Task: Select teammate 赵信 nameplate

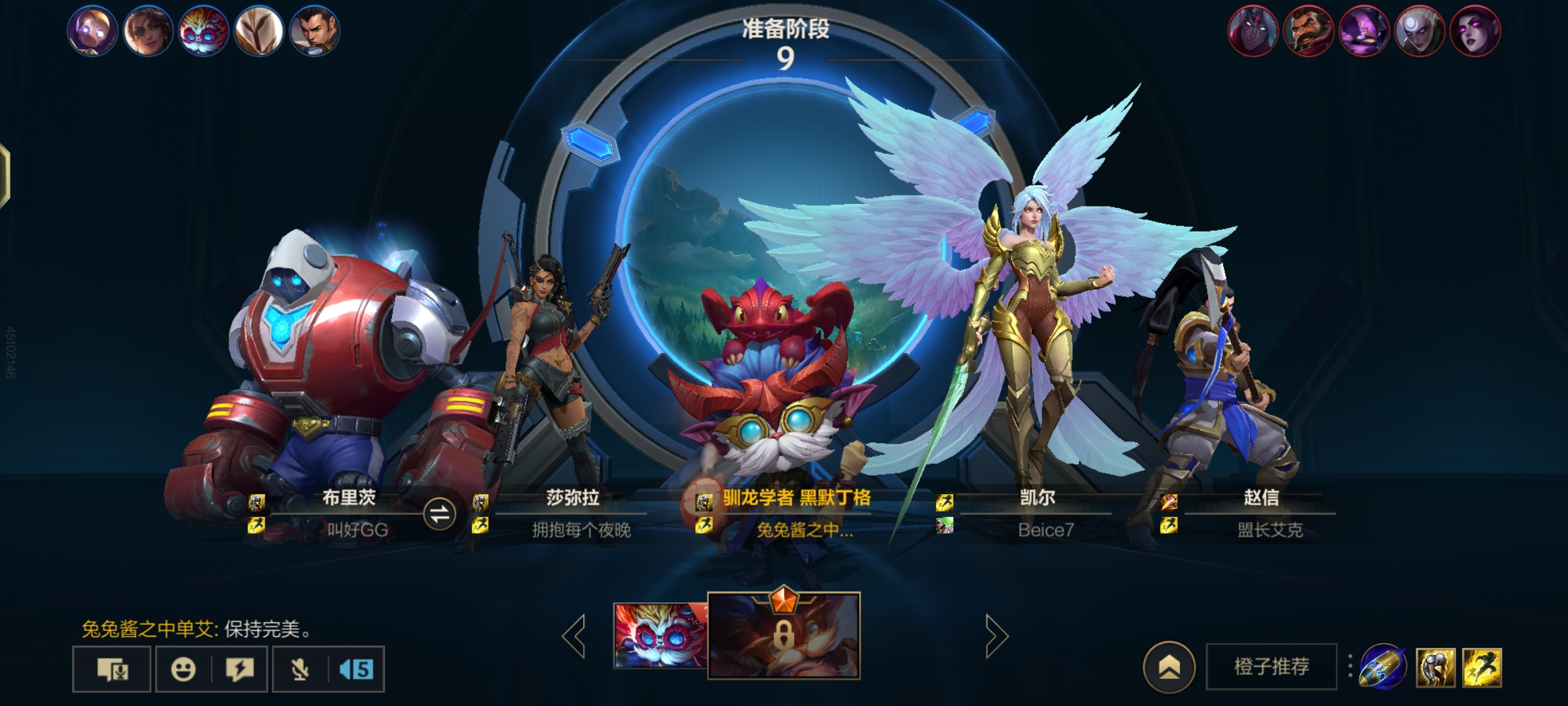Action: (x=1260, y=498)
